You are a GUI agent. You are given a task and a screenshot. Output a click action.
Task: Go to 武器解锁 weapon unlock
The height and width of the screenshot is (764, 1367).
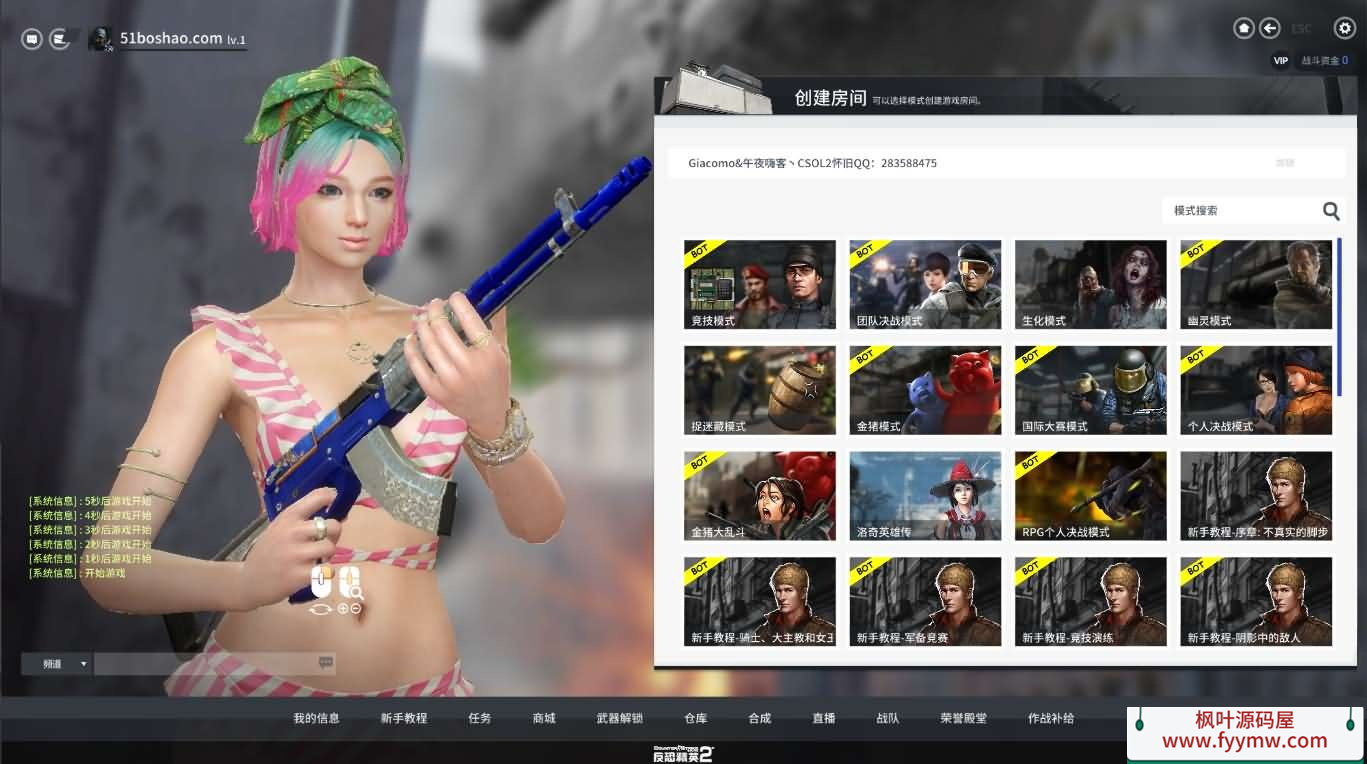click(x=619, y=718)
